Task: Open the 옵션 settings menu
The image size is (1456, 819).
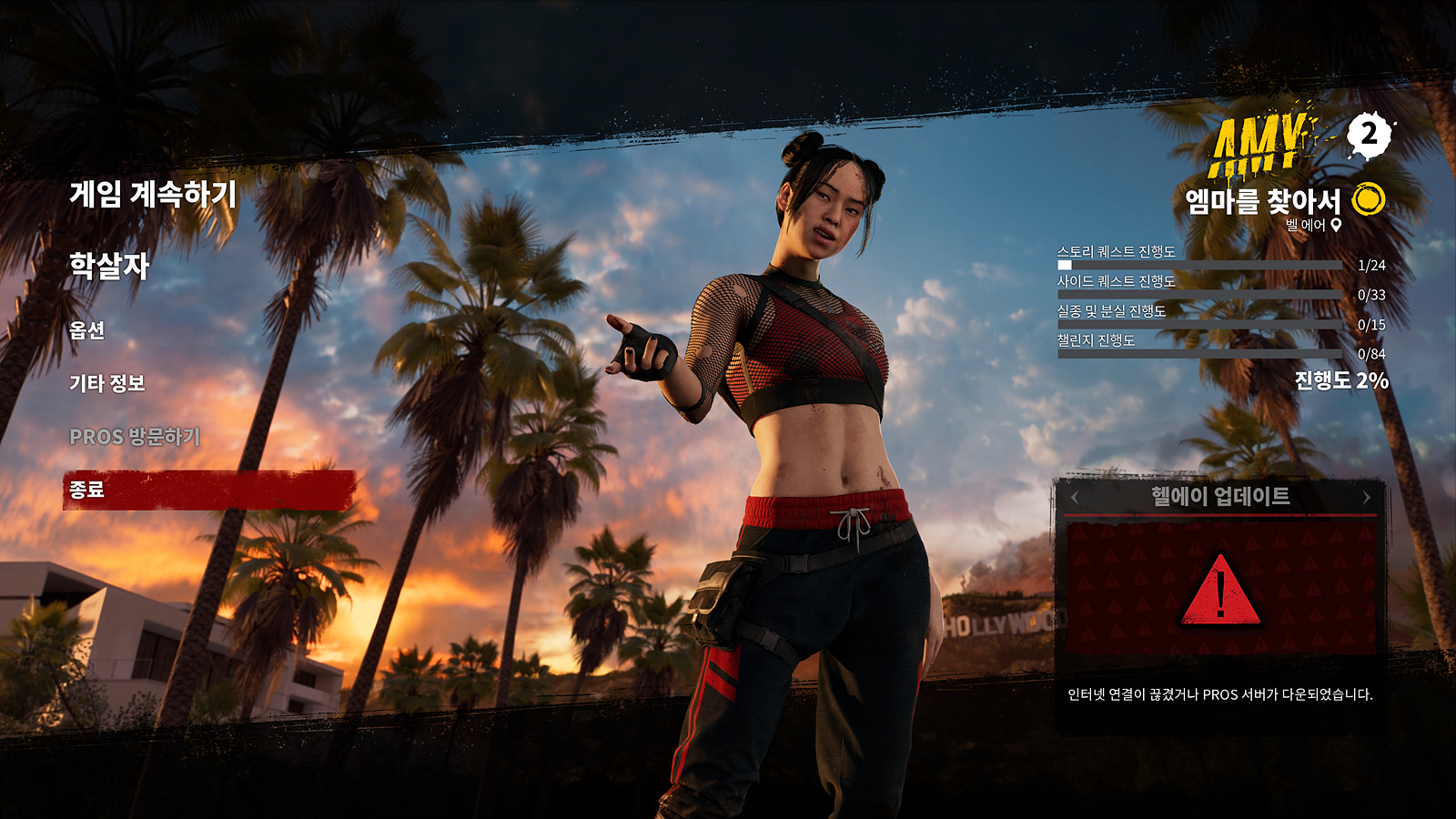Action: tap(87, 330)
